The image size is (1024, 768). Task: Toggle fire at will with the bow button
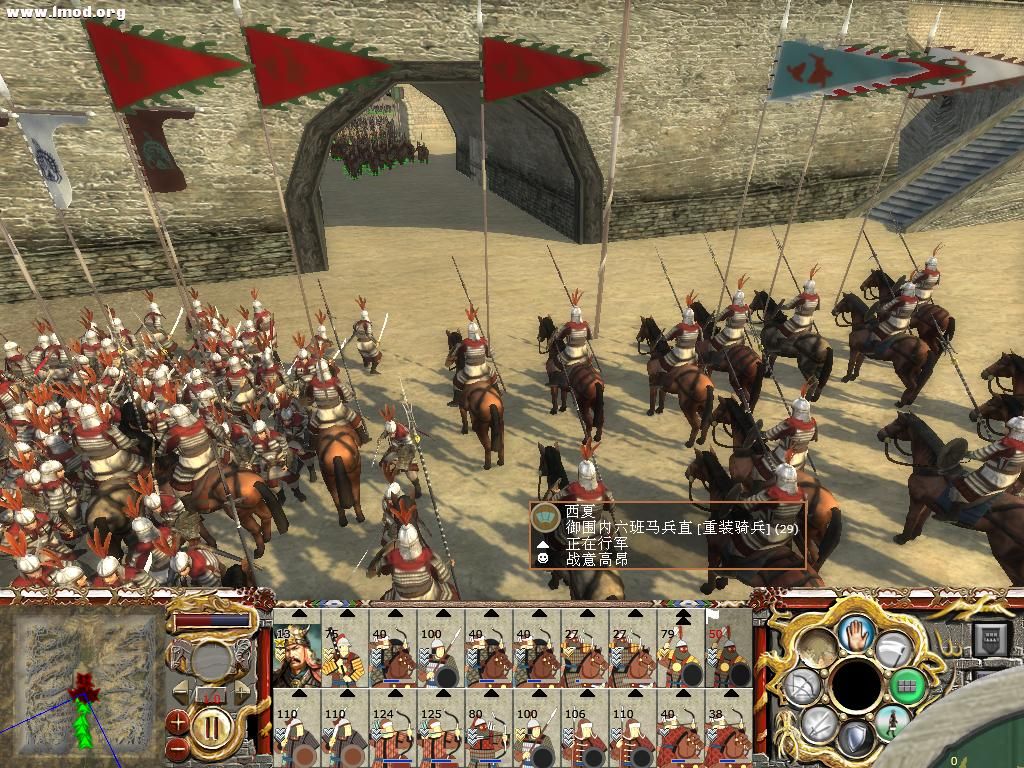pyautogui.click(x=802, y=686)
